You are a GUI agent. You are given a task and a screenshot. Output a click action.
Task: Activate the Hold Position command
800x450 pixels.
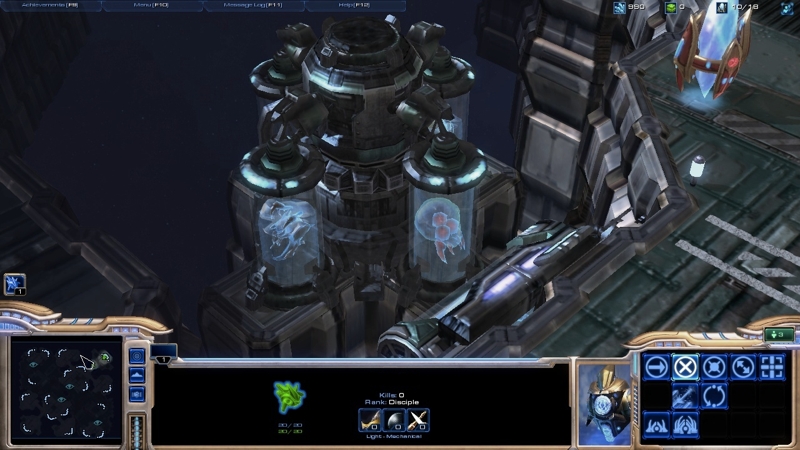click(714, 367)
